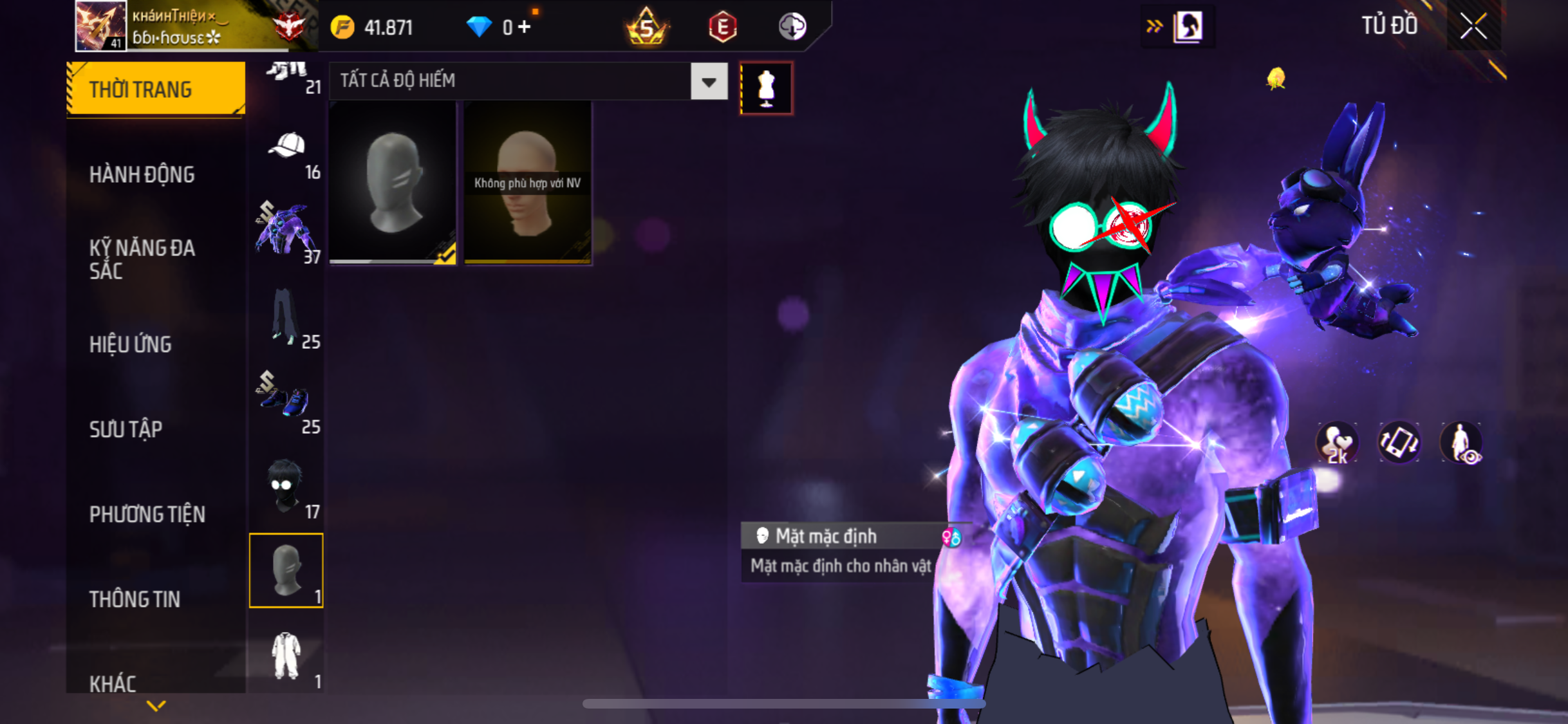The image size is (1568, 724).
Task: Go to the SƯU TẬP tab
Action: pos(126,429)
